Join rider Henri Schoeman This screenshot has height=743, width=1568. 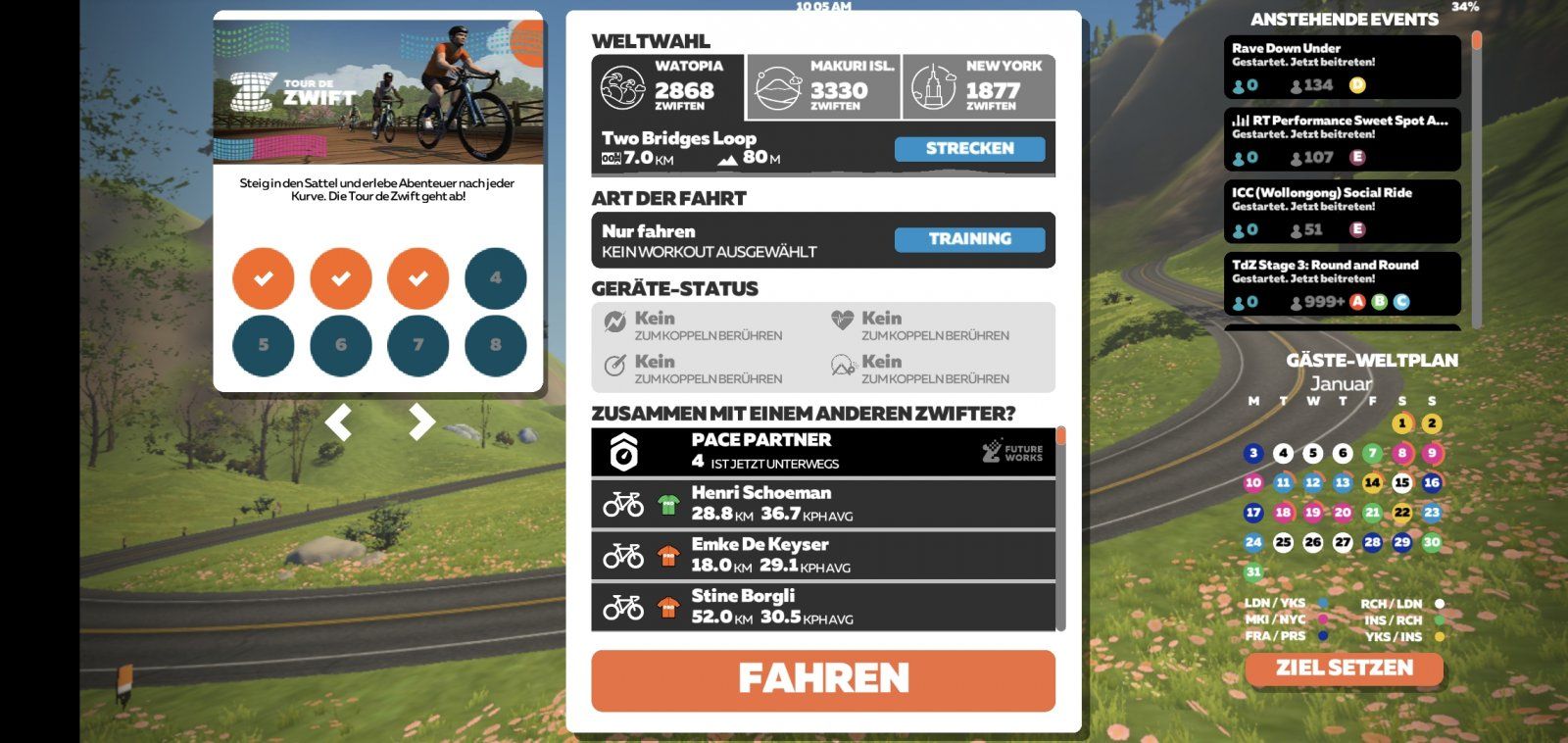[x=822, y=504]
